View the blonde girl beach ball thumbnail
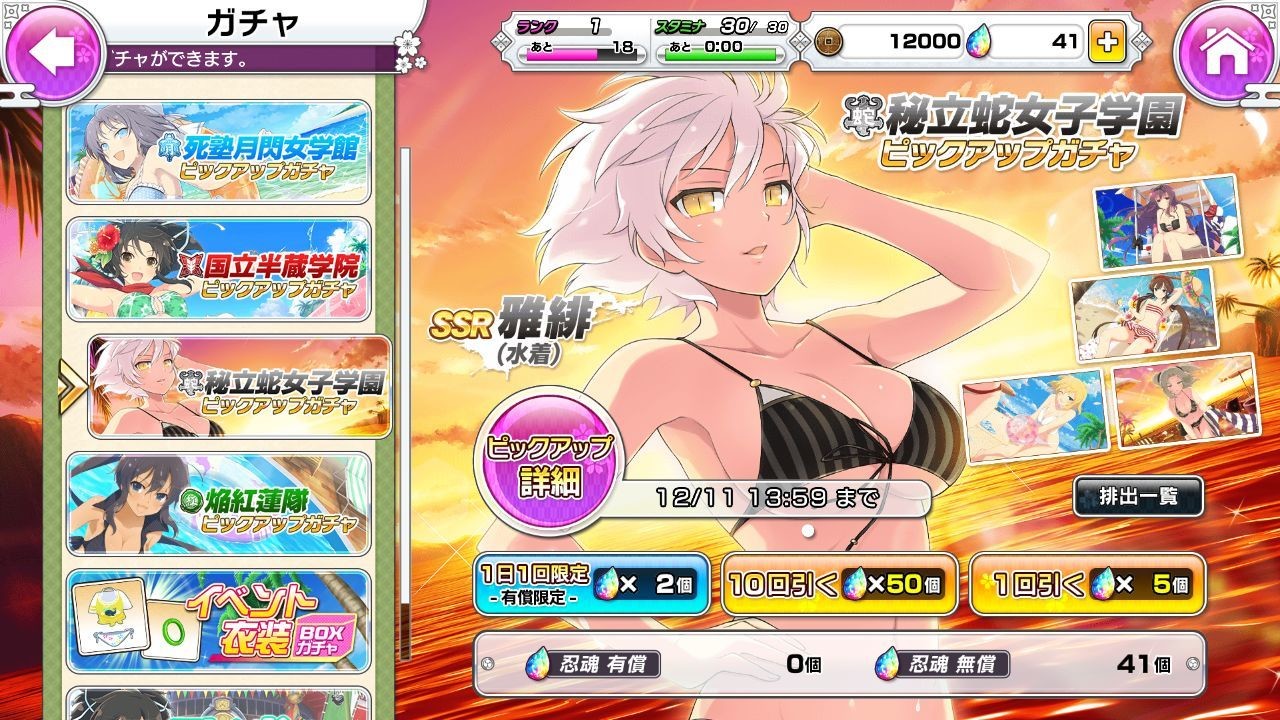This screenshot has width=1280, height=720. pos(1034,414)
